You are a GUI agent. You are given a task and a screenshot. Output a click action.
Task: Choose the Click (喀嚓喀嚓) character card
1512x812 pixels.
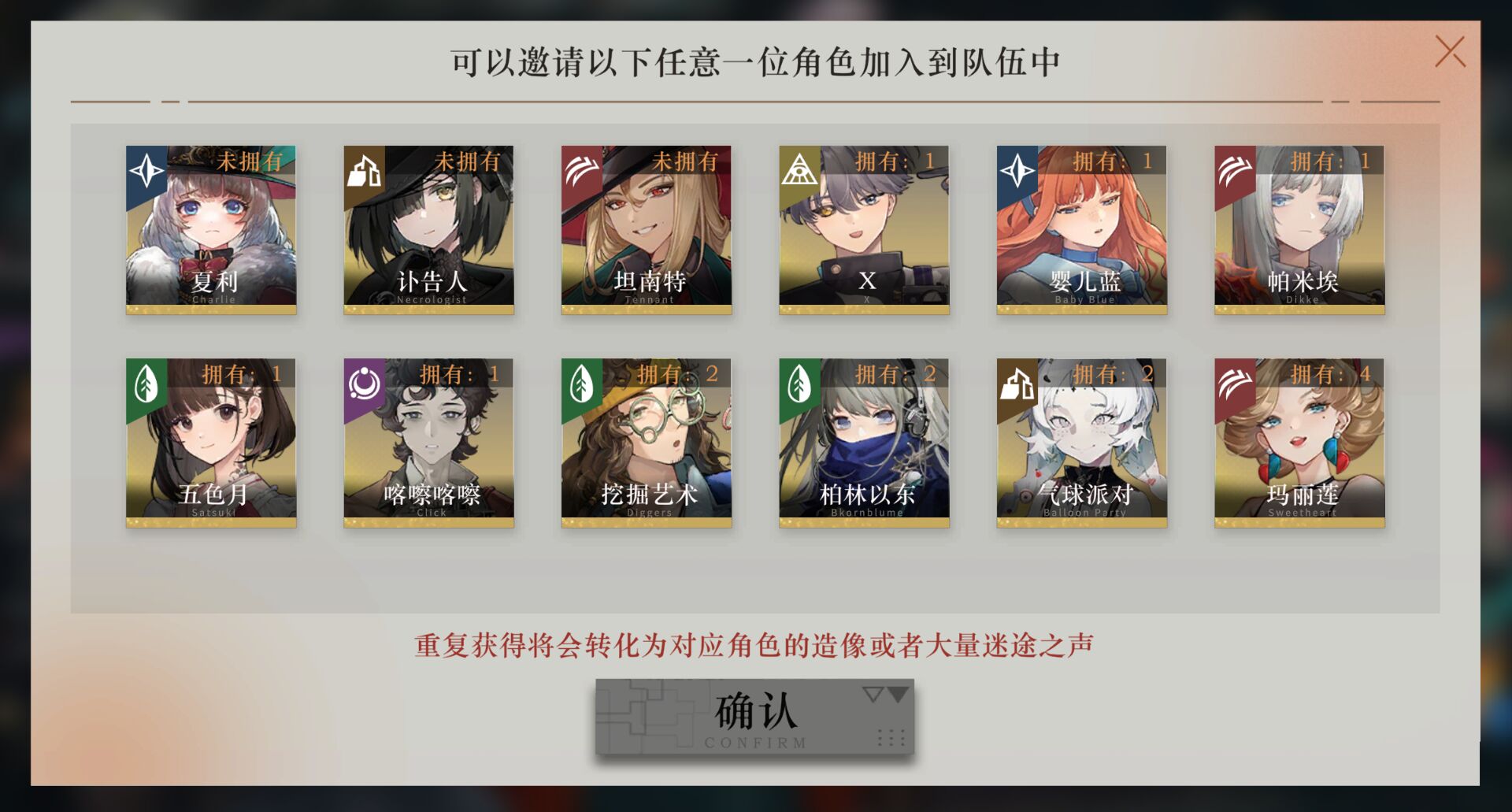[x=428, y=442]
